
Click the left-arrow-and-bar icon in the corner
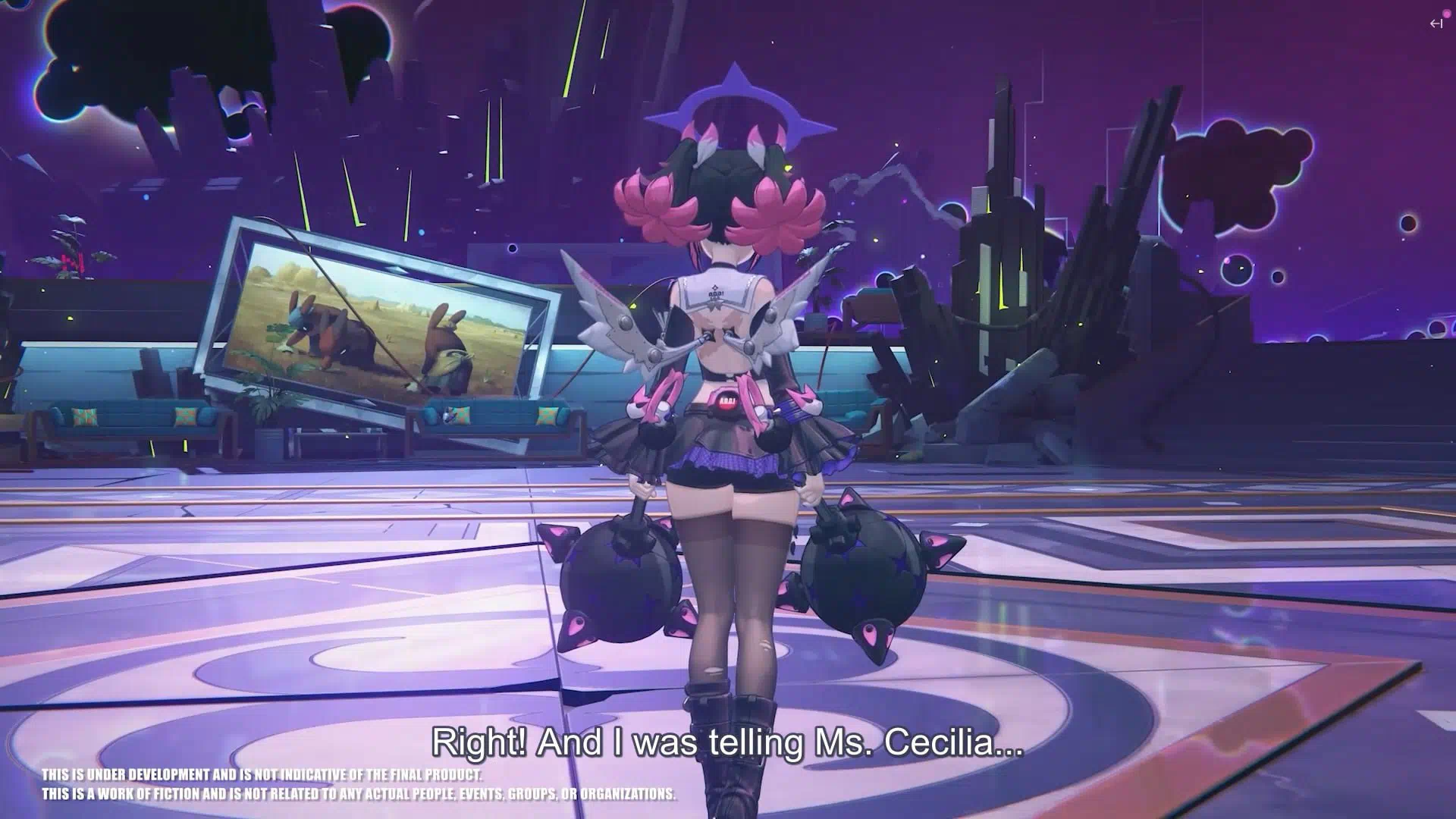[1436, 24]
